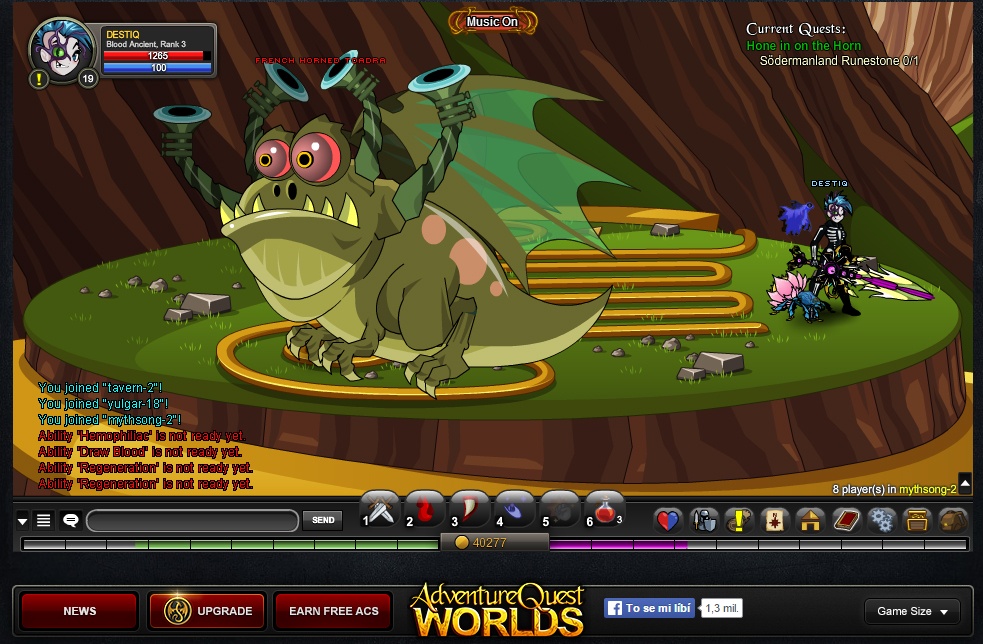The image size is (983, 644).
Task: Open the red and blue heart menu
Action: [x=668, y=520]
